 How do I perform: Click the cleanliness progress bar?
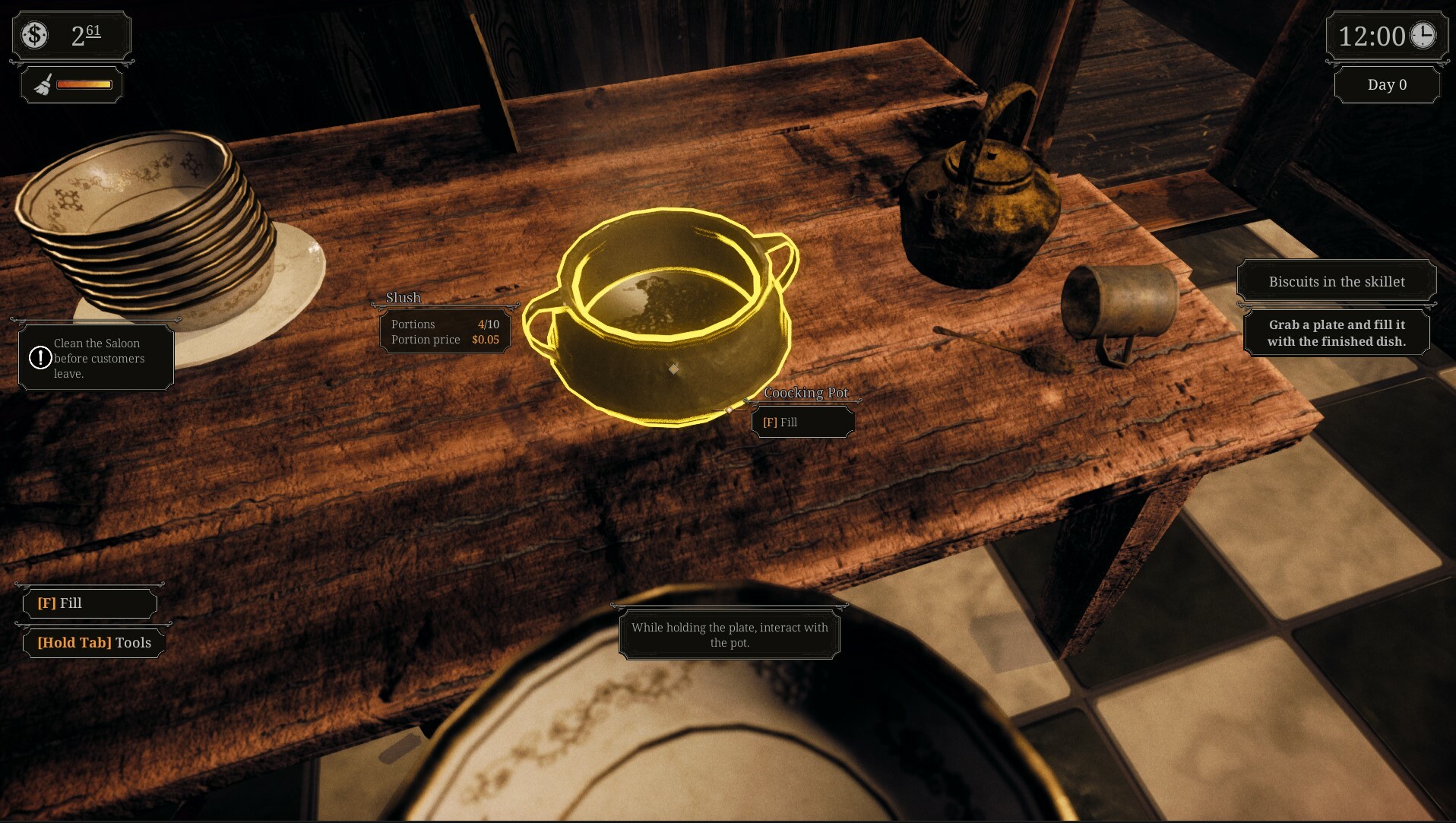click(x=84, y=84)
